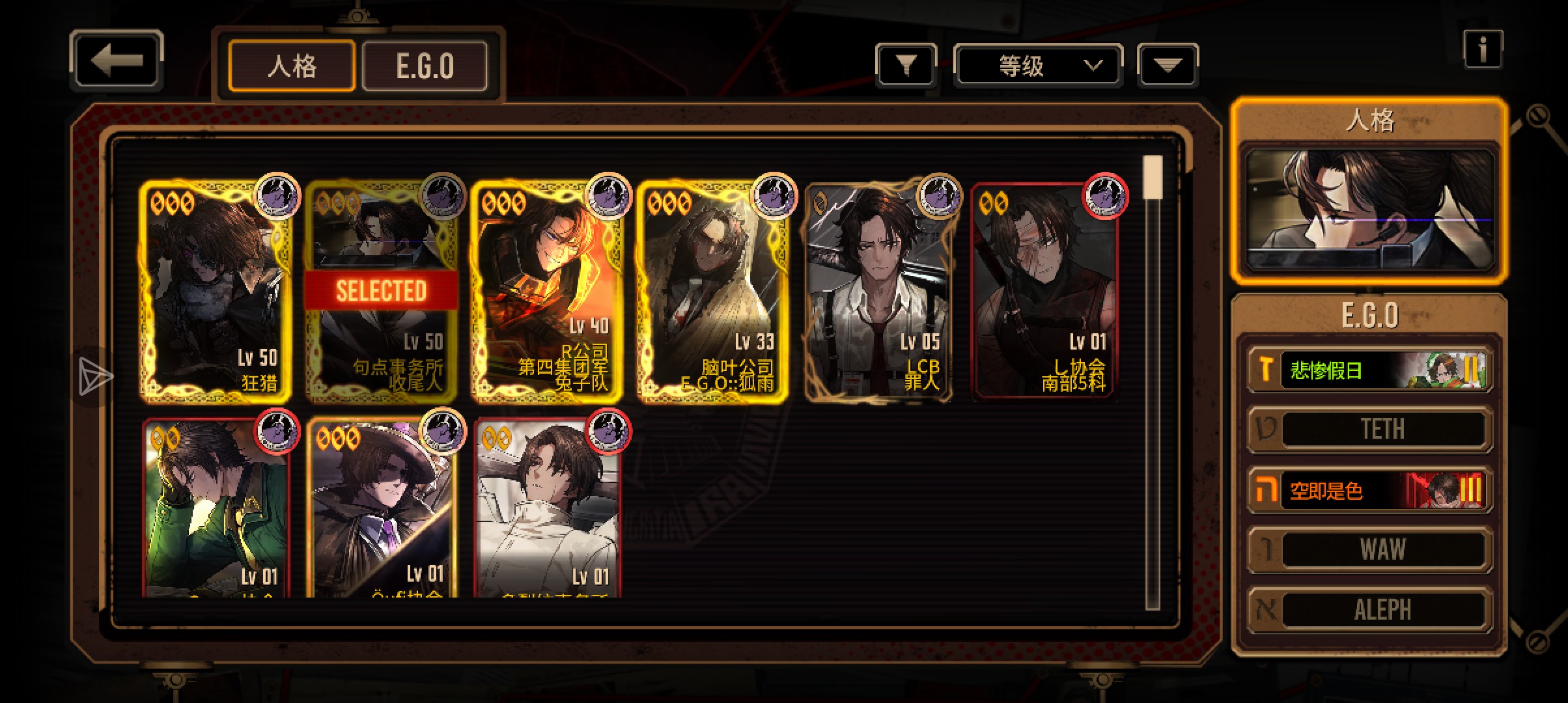The width and height of the screenshot is (1568, 703).
Task: Pick the green-coat Lv 01 identity card
Action: click(x=216, y=508)
